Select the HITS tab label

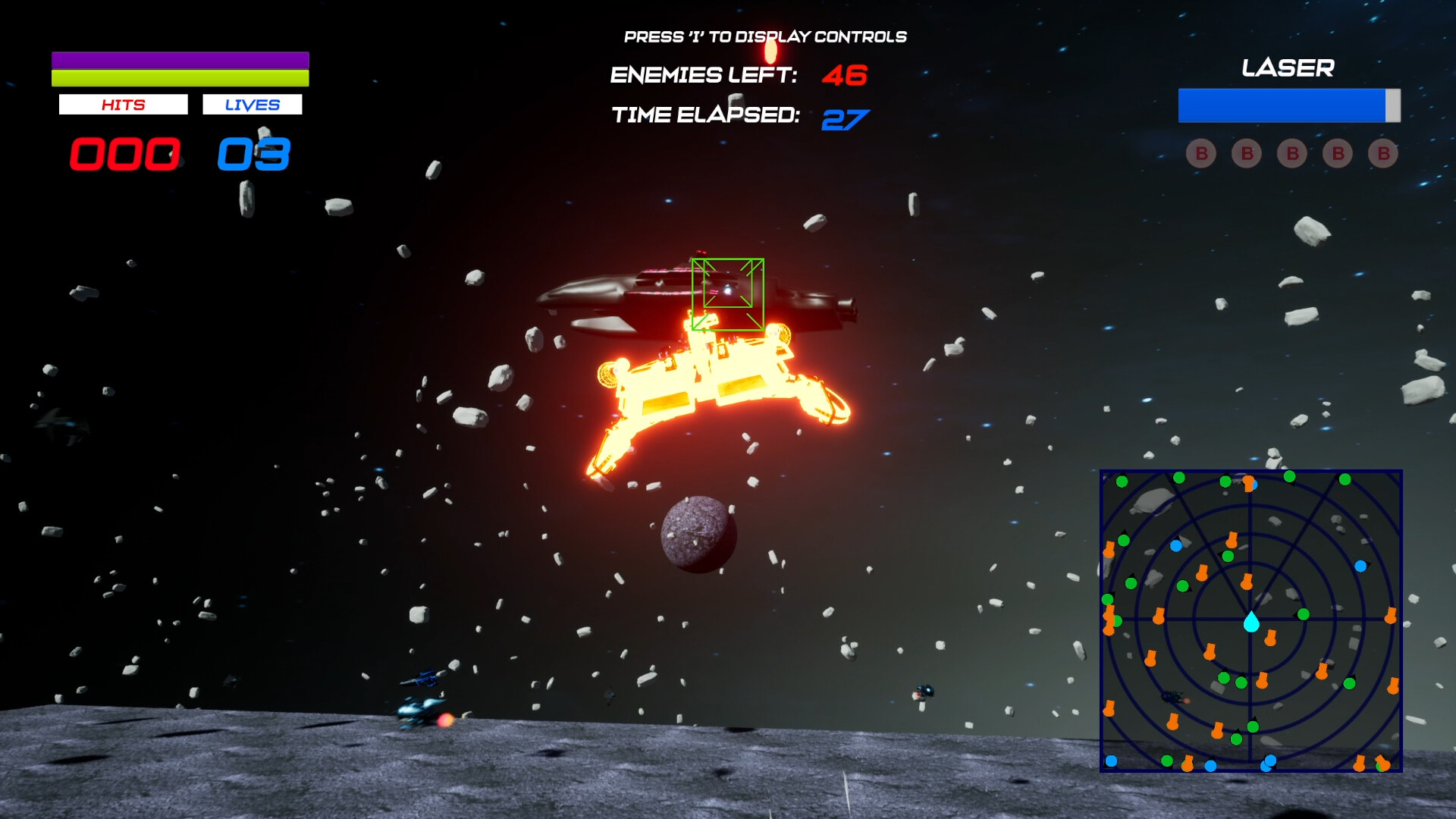pyautogui.click(x=124, y=104)
